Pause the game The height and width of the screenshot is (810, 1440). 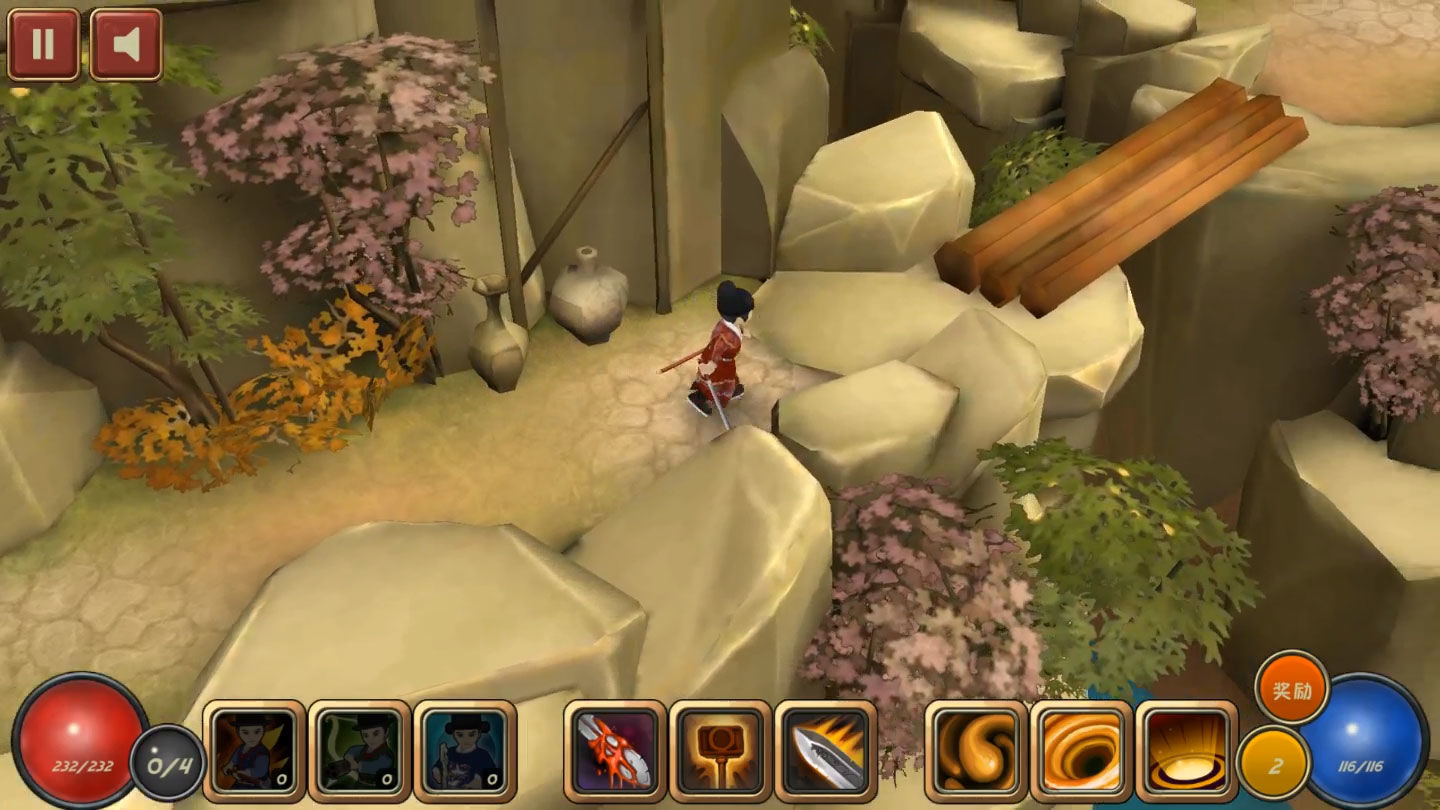[43, 45]
